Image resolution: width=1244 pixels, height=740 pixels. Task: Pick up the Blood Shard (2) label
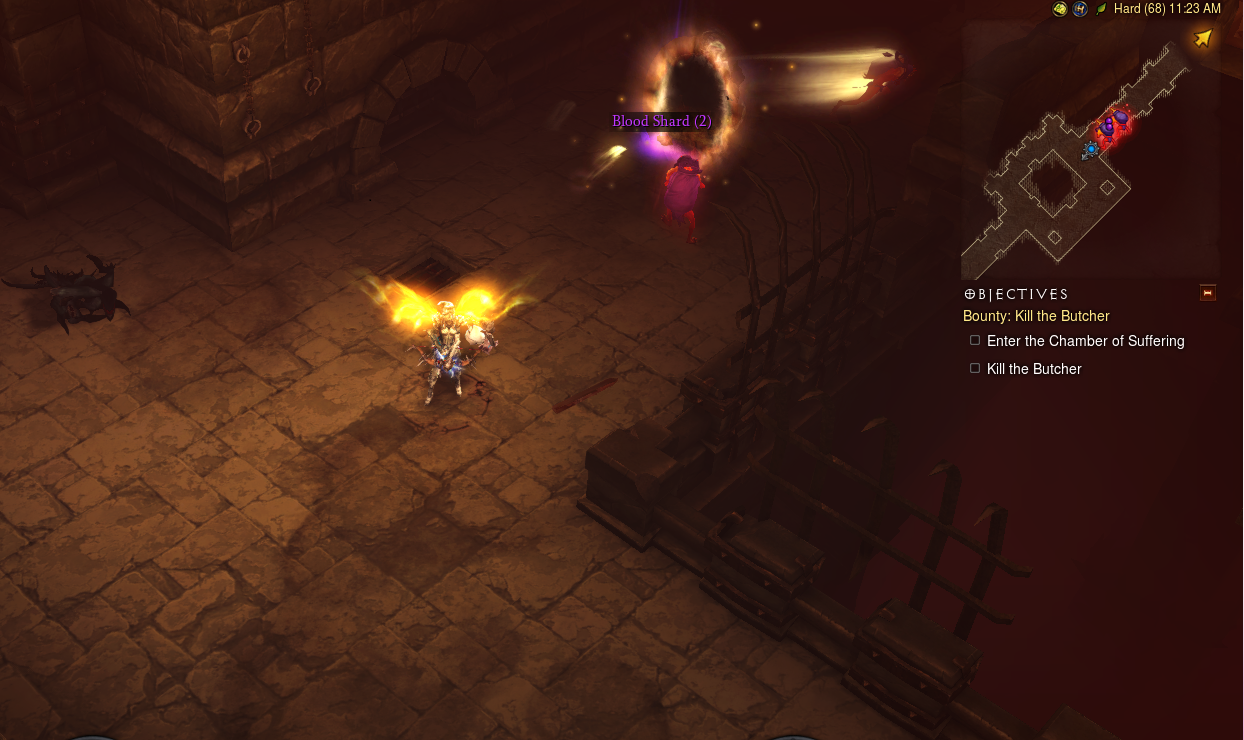pos(662,121)
